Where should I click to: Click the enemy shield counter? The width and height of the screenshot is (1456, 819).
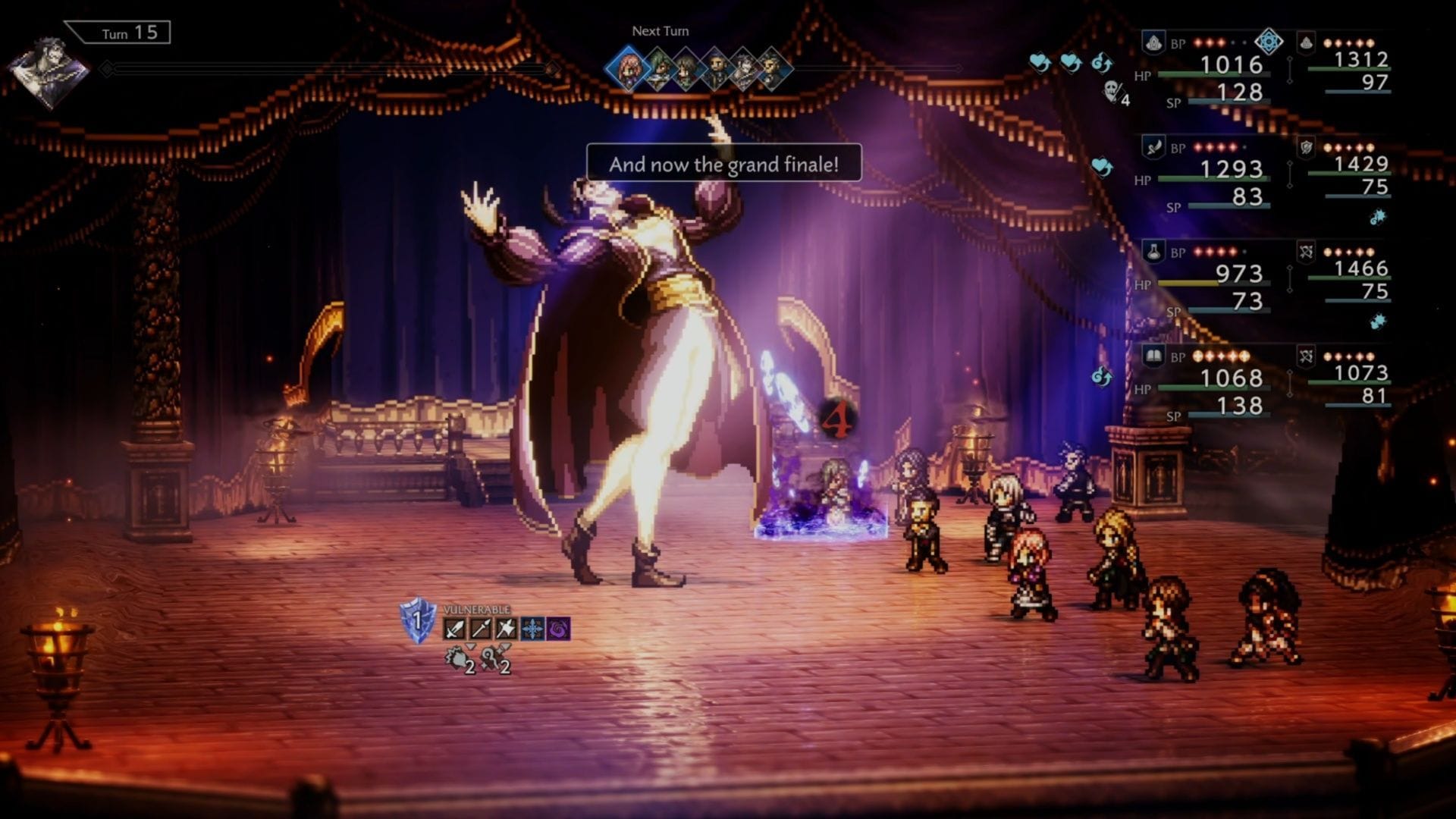coord(417,620)
